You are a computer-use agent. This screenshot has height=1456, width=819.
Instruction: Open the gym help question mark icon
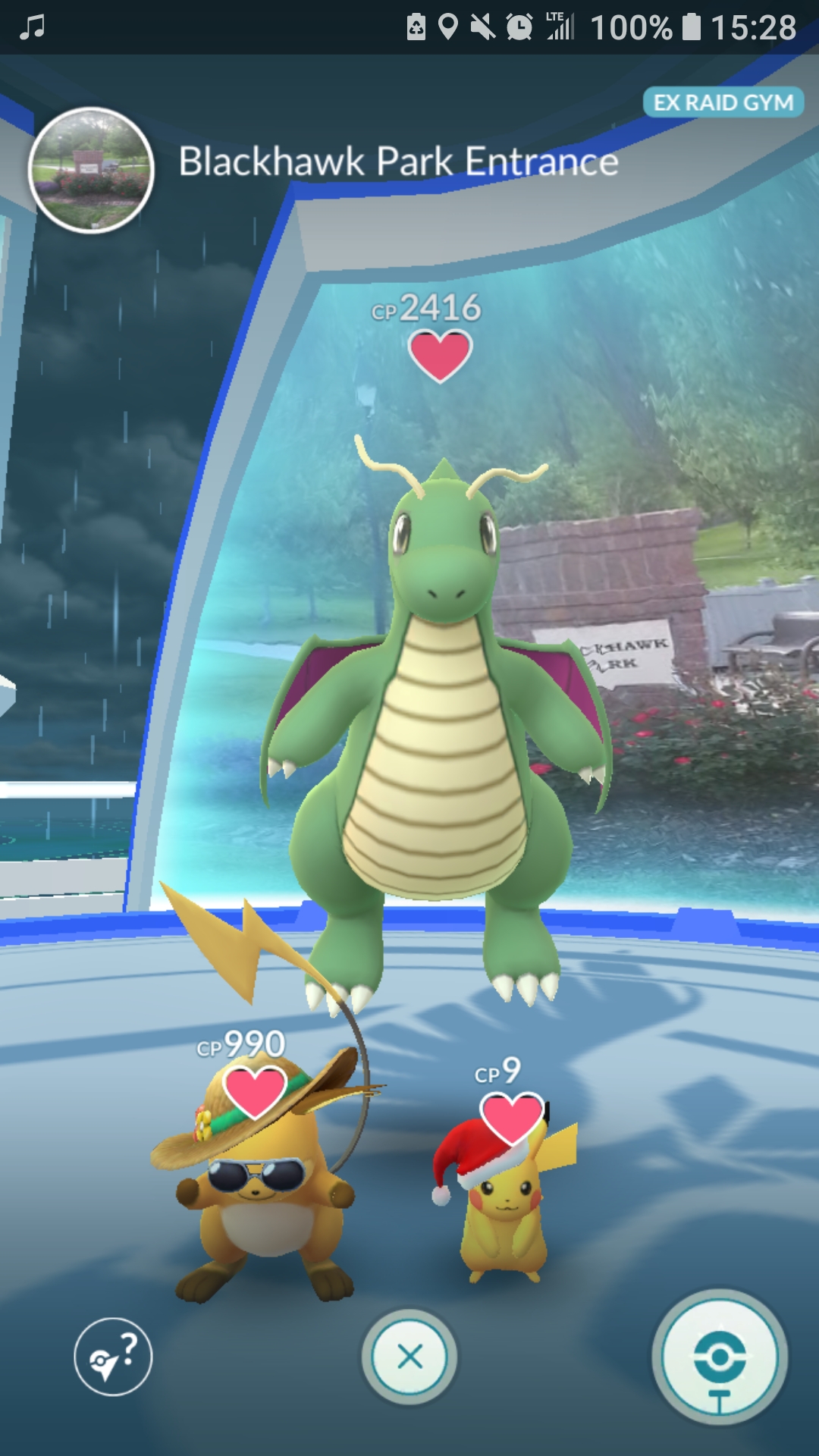[113, 1357]
